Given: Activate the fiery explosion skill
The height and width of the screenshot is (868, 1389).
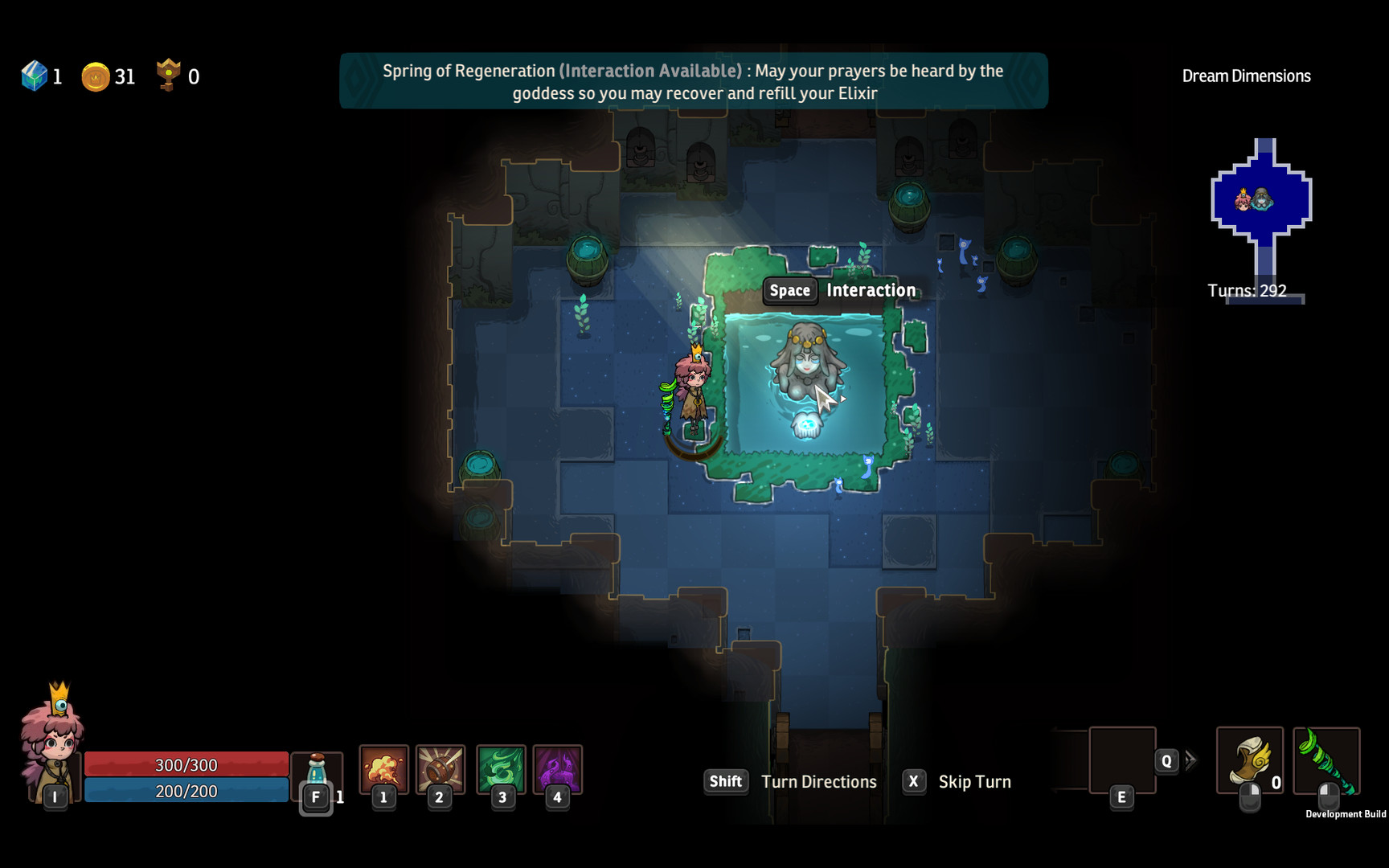Looking at the screenshot, I should click(x=383, y=768).
